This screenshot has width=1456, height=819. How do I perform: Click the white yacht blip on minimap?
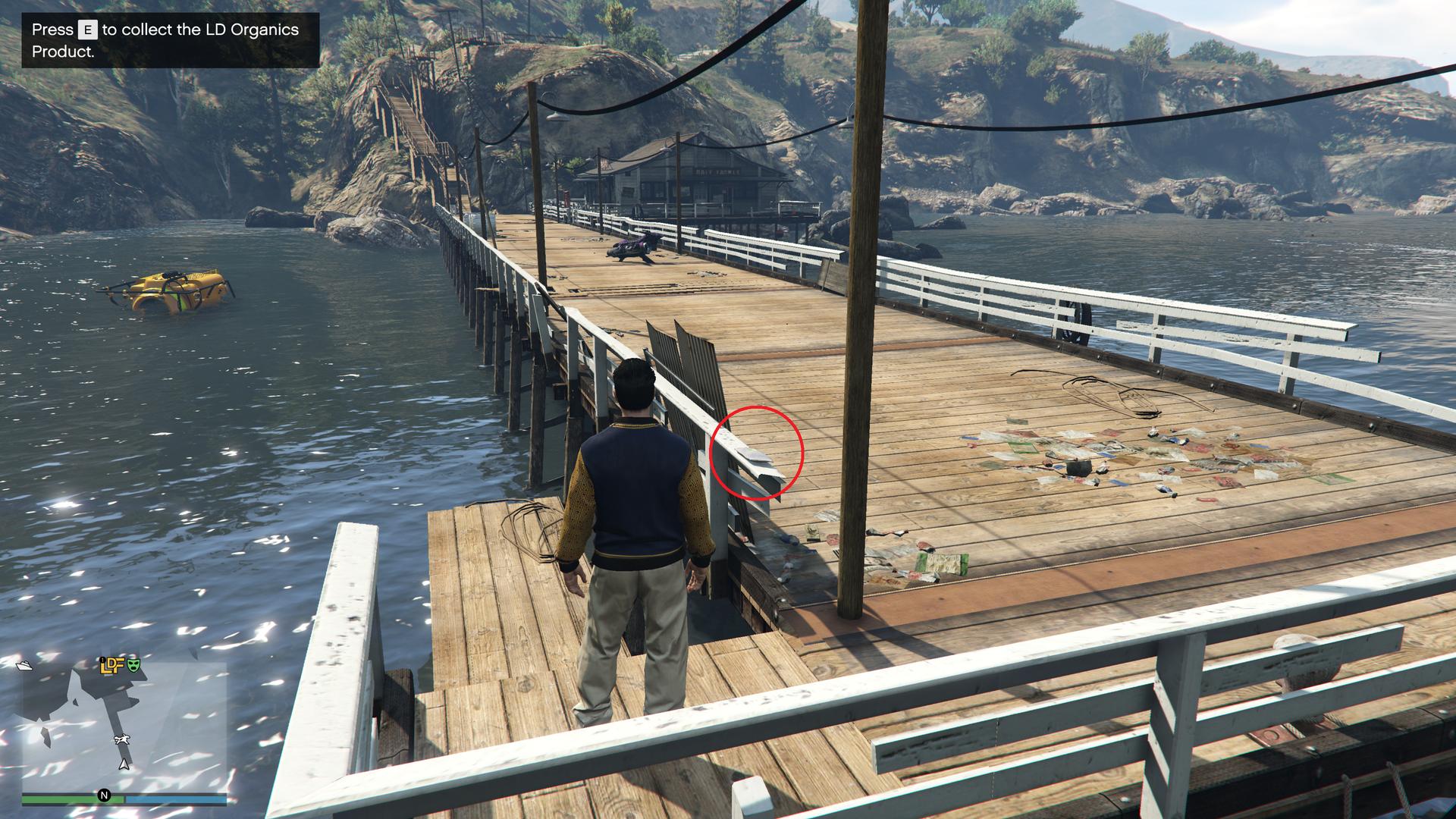tap(24, 665)
